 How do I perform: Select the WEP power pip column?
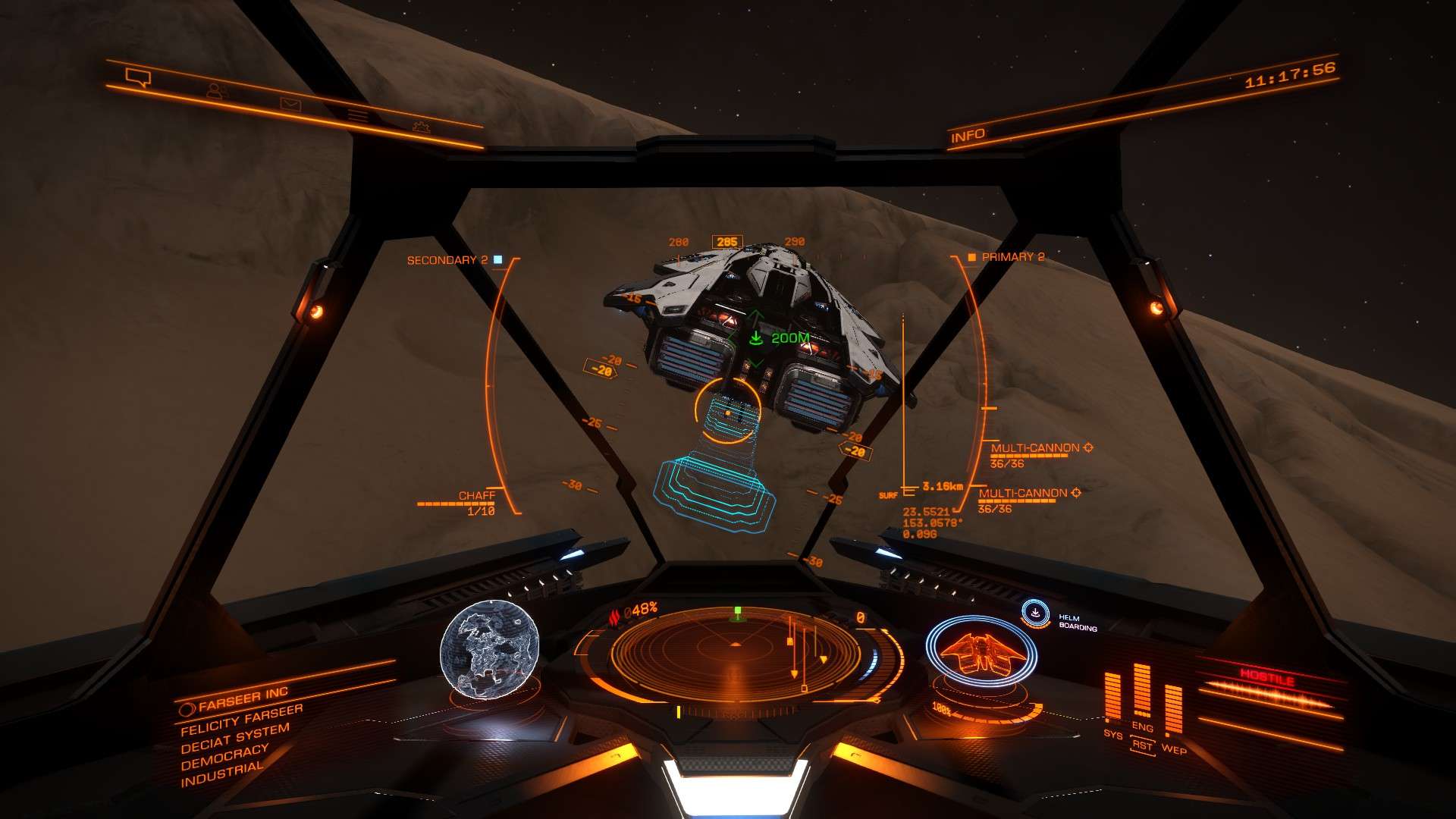[x=1172, y=709]
